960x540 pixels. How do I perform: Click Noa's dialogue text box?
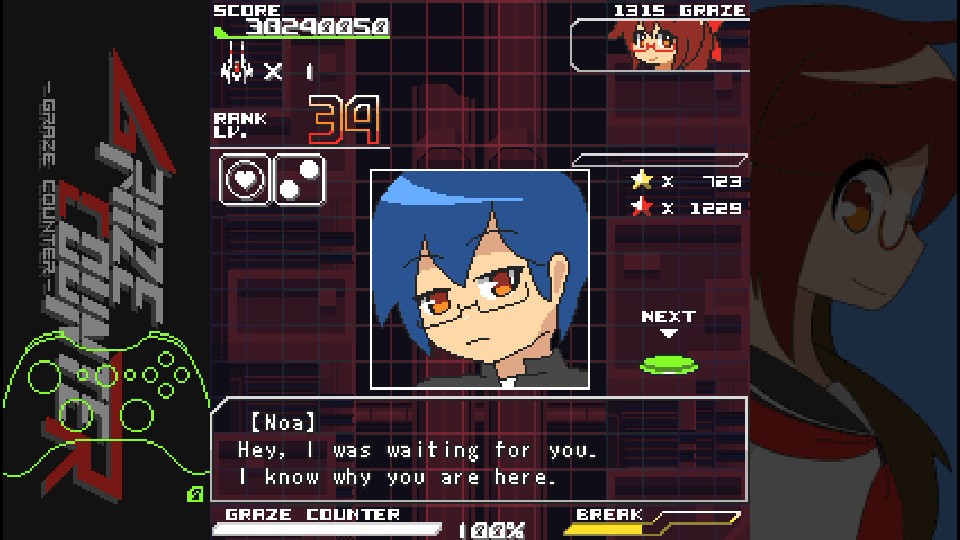[x=478, y=448]
